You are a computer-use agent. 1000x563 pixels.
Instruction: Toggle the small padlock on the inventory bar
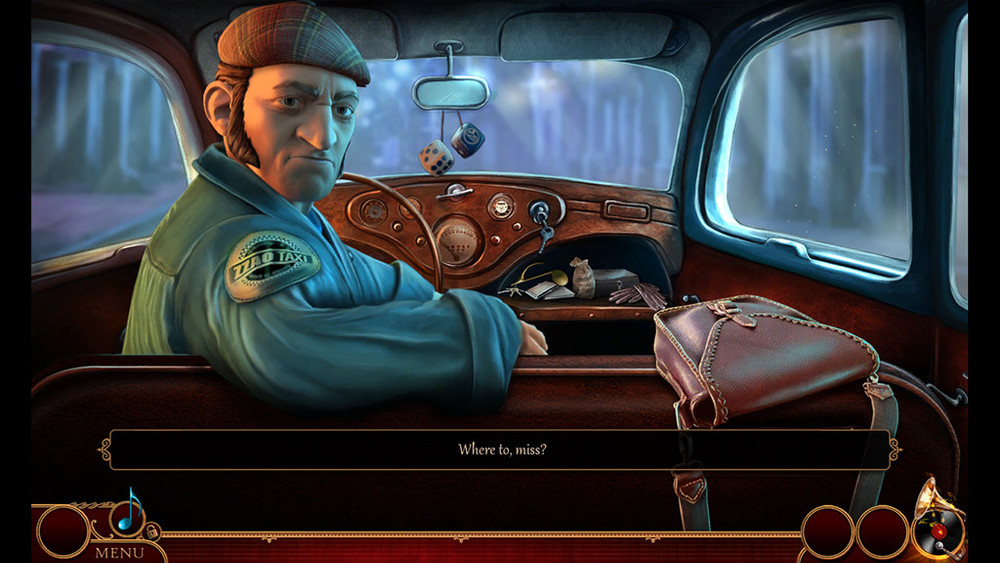[153, 531]
